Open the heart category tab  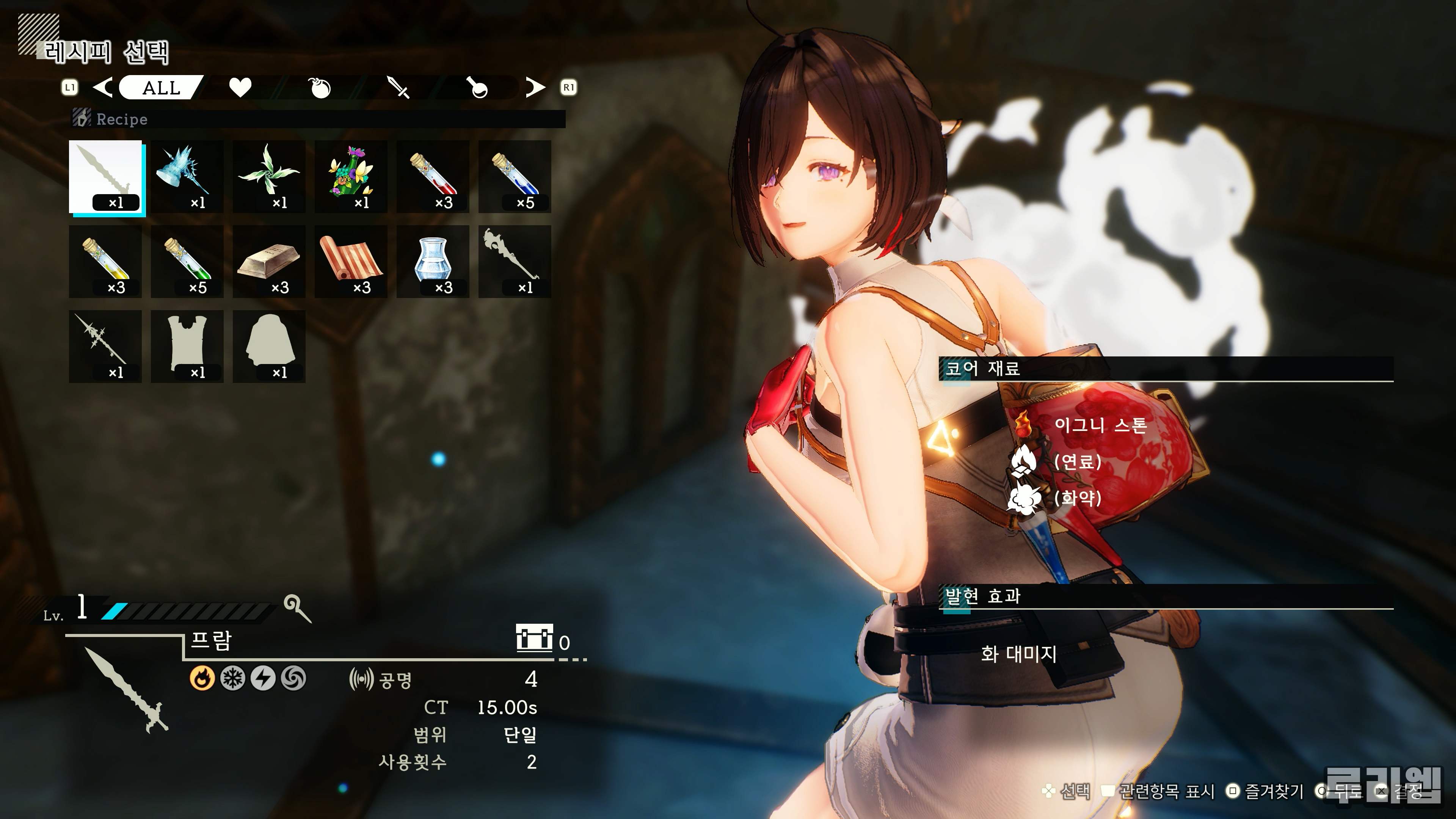pos(240,88)
